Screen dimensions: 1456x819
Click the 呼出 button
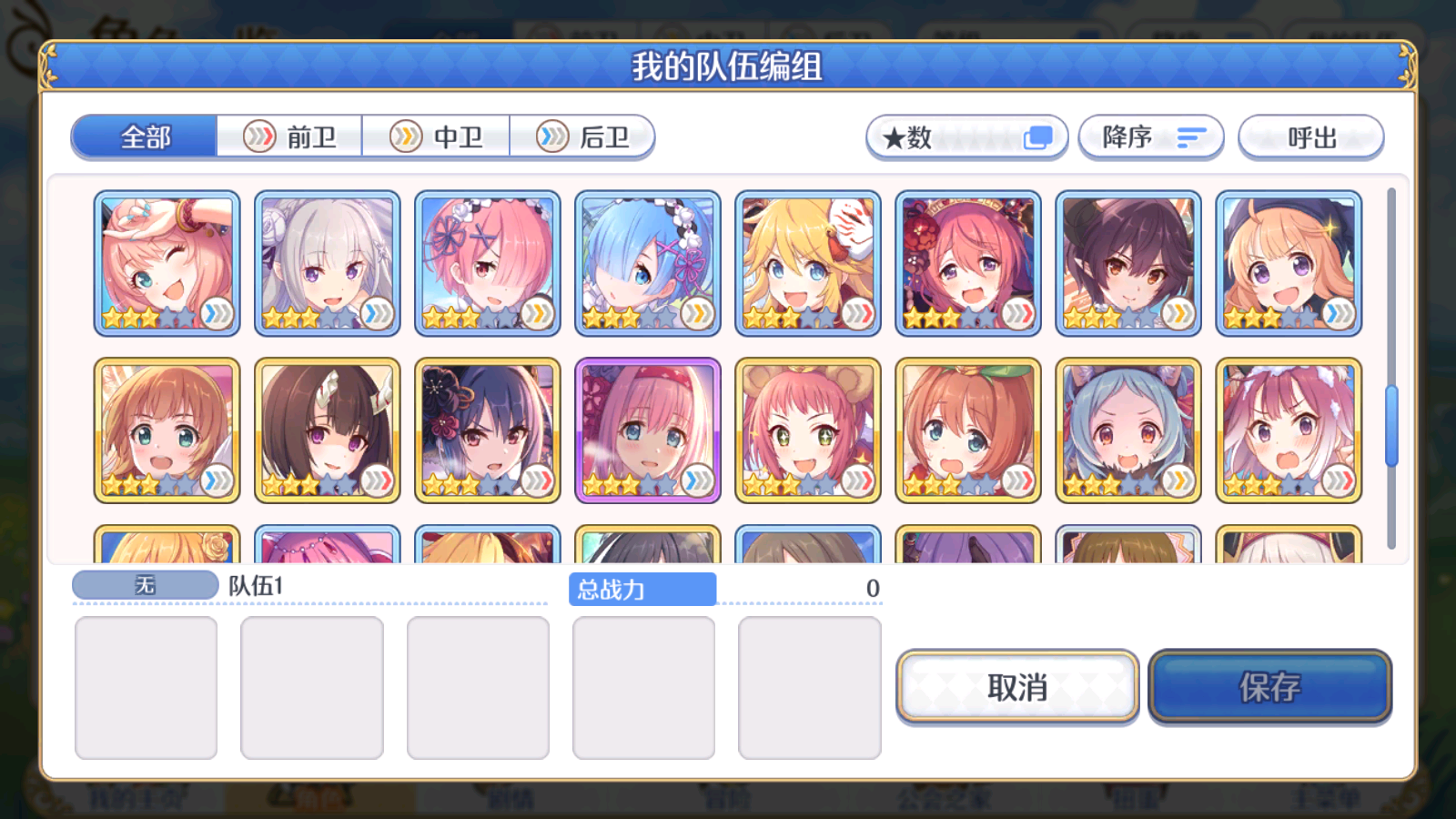tap(1310, 136)
